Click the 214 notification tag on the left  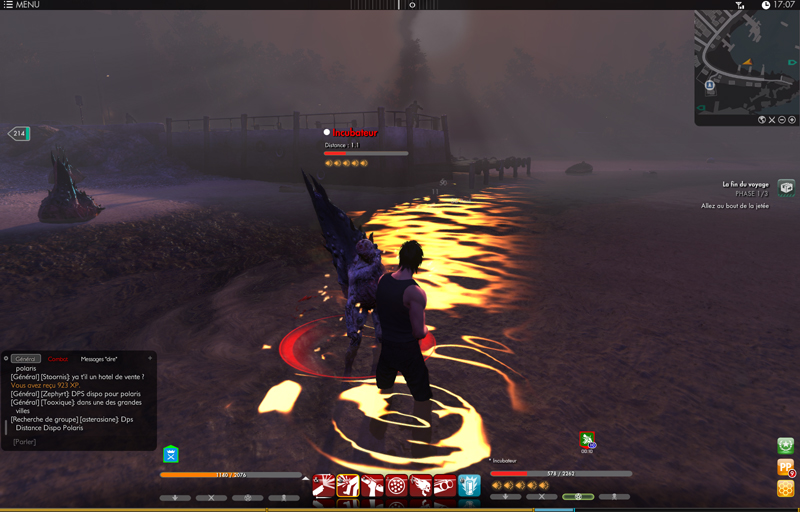tap(18, 133)
